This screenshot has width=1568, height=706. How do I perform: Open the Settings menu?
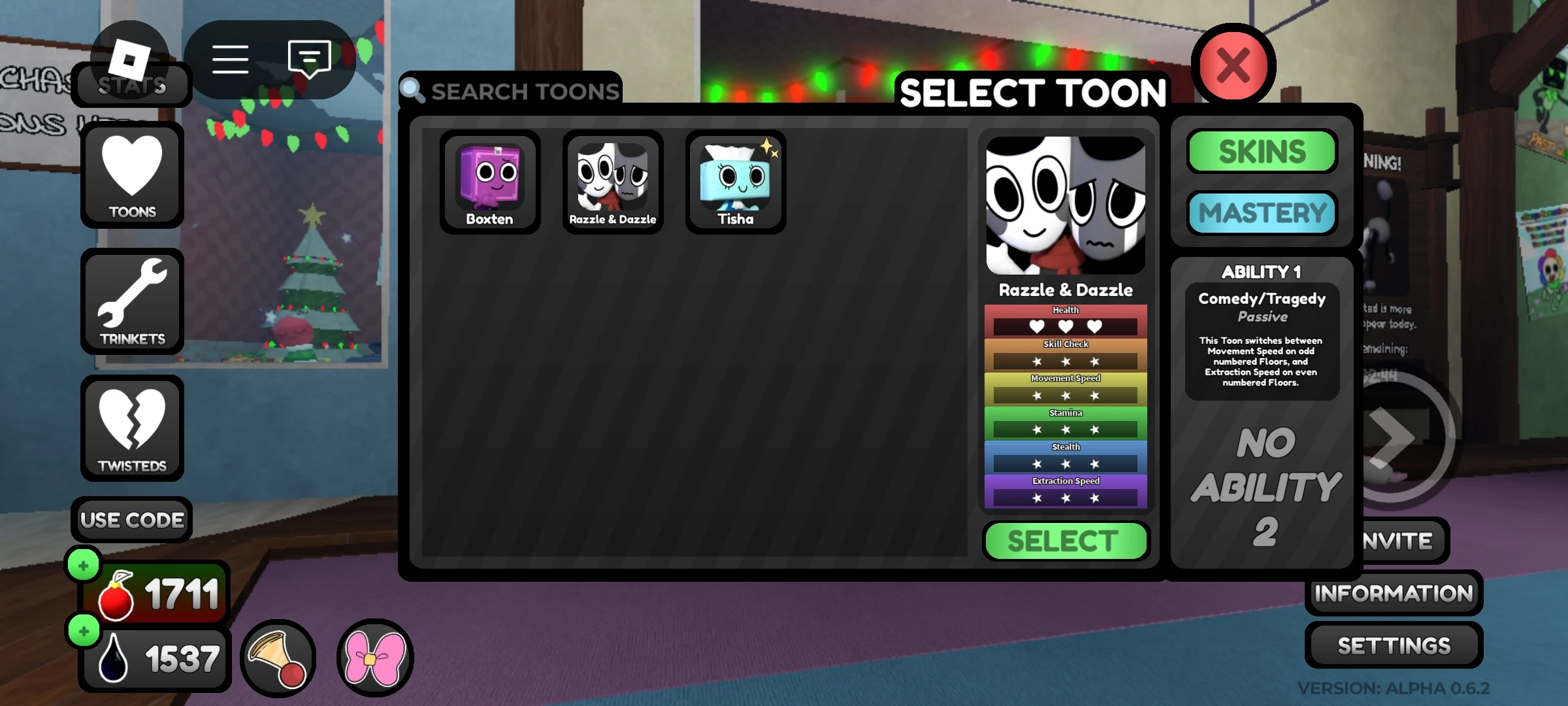[1394, 645]
